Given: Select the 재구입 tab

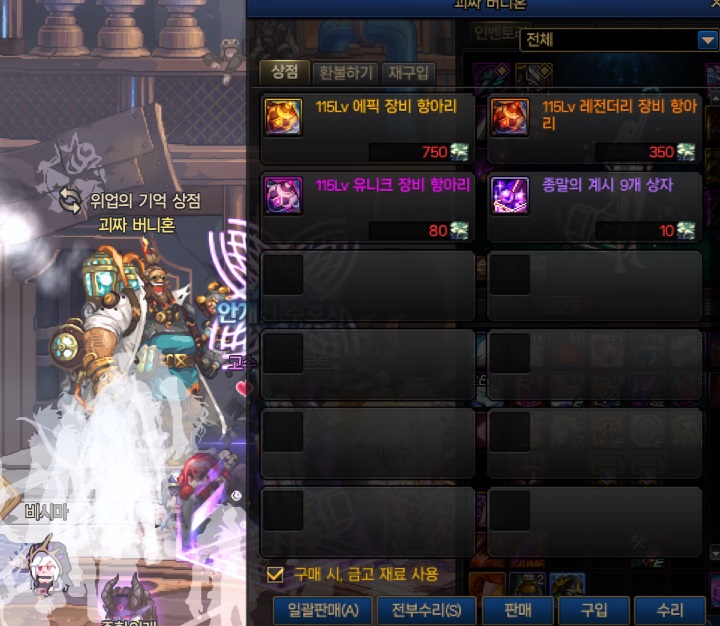Looking at the screenshot, I should tap(409, 72).
